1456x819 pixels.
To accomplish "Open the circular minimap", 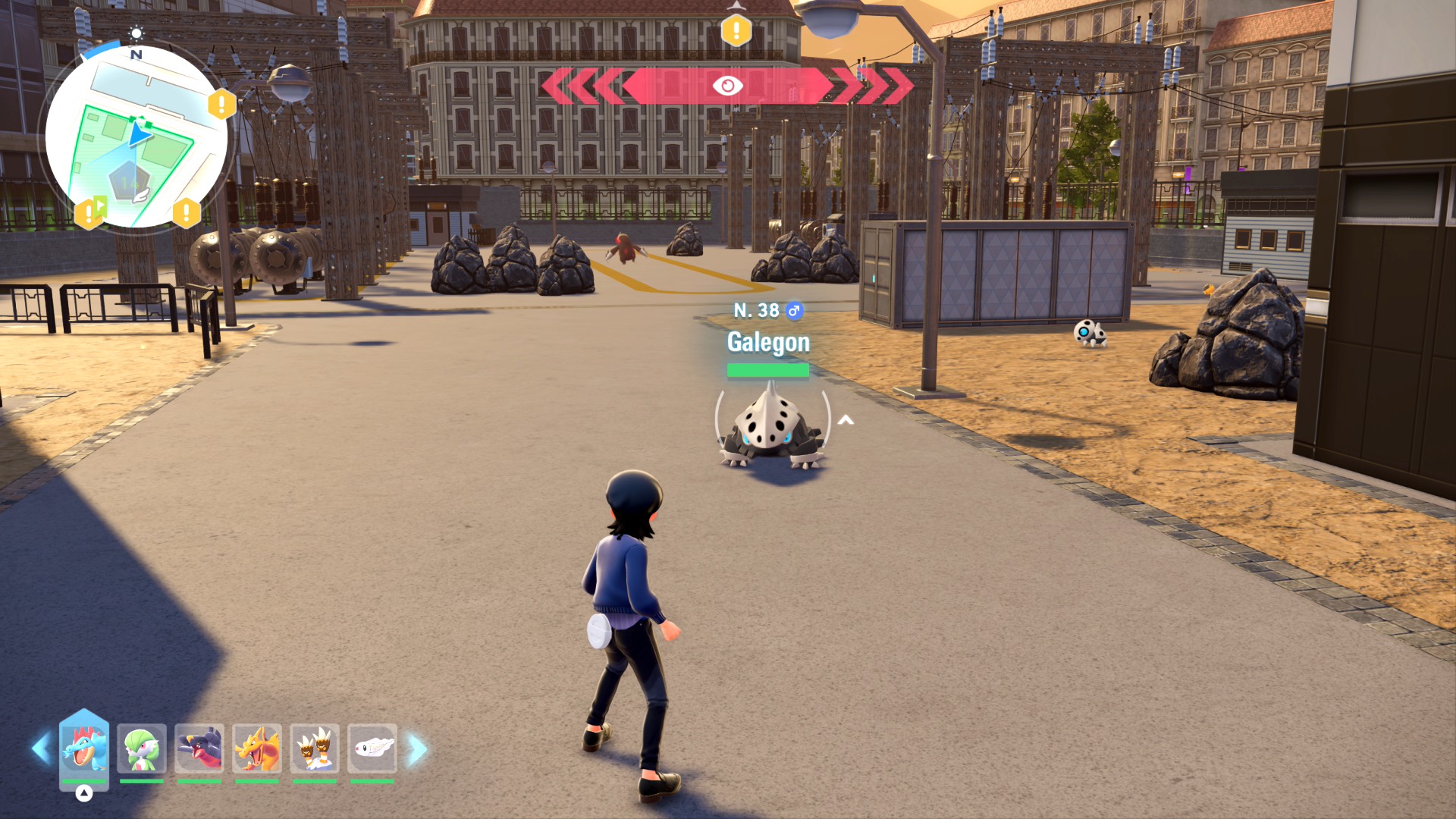I will (x=136, y=136).
